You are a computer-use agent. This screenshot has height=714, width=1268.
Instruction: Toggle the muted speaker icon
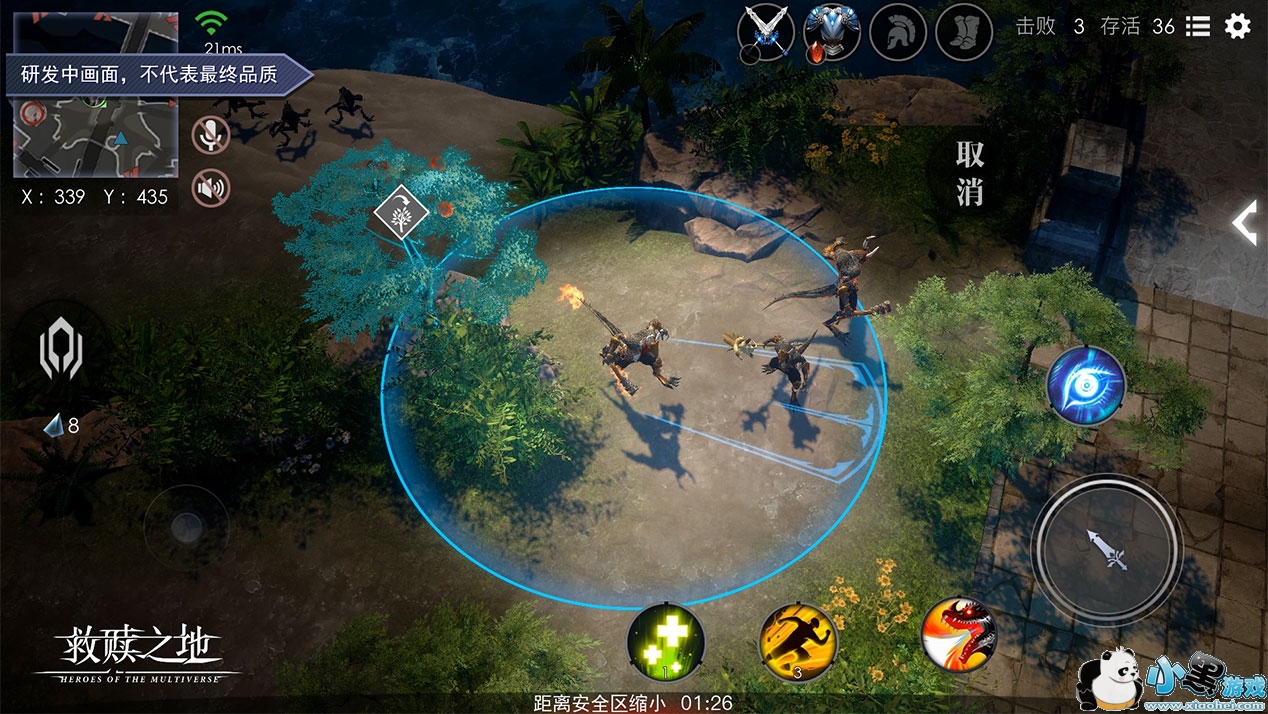210,187
